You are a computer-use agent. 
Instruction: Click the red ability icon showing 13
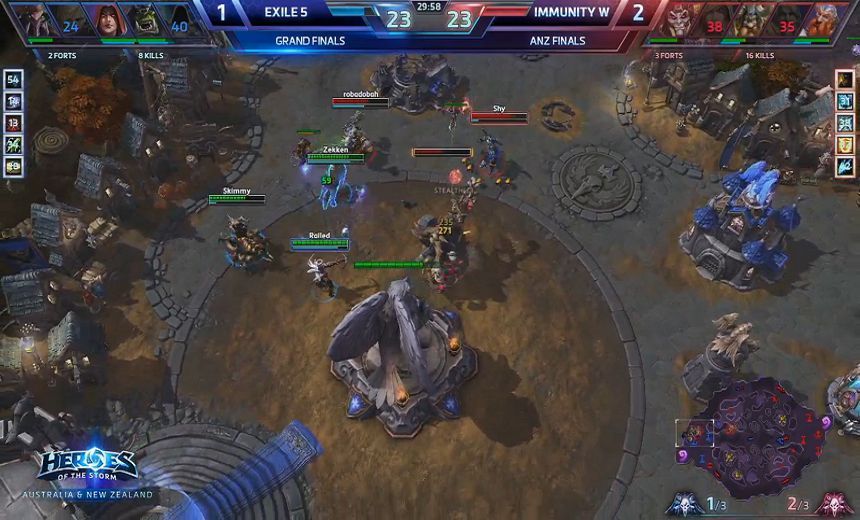click(x=13, y=123)
